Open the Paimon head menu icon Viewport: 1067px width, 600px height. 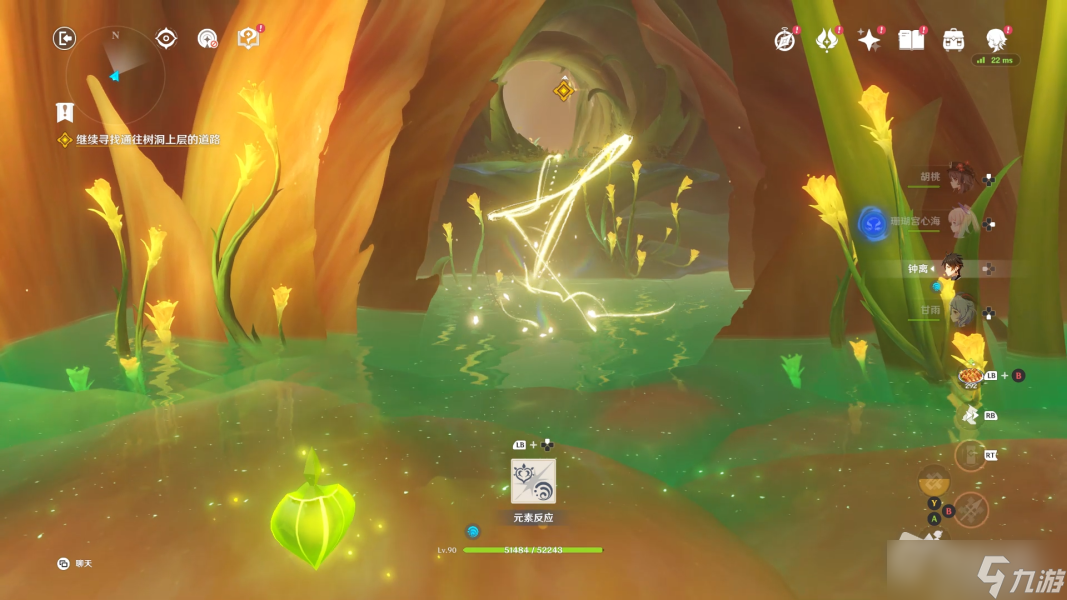[x=996, y=39]
